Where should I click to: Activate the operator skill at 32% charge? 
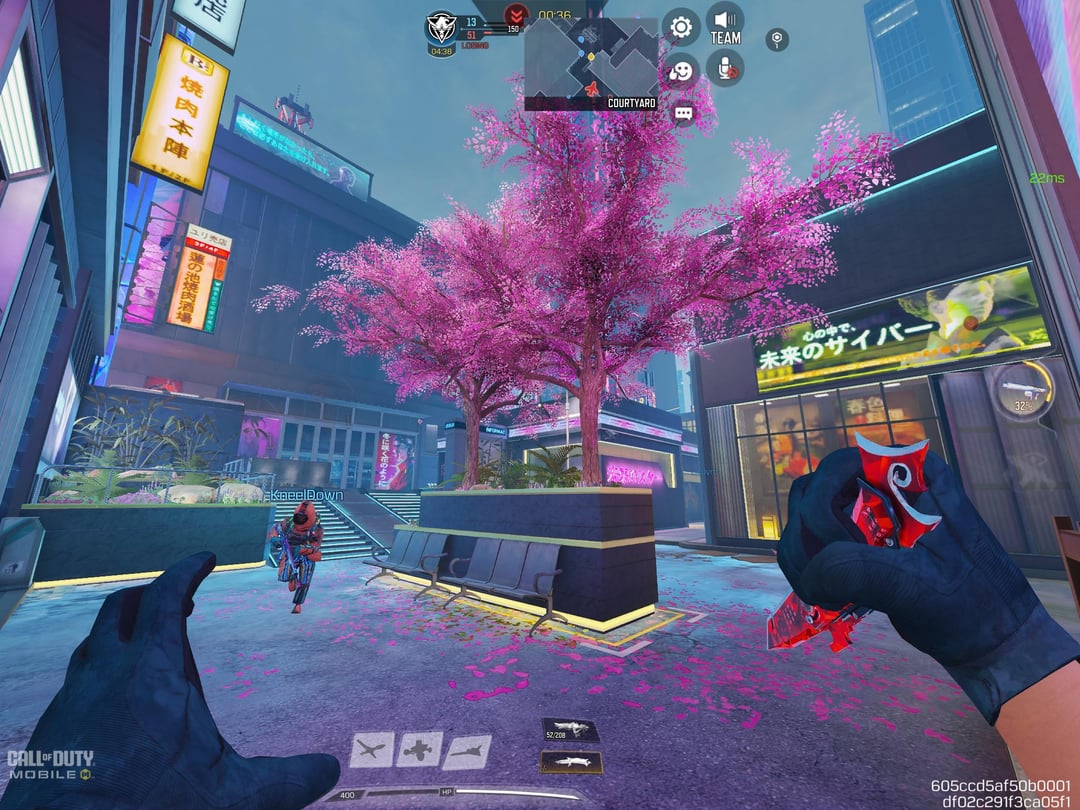click(x=1022, y=389)
